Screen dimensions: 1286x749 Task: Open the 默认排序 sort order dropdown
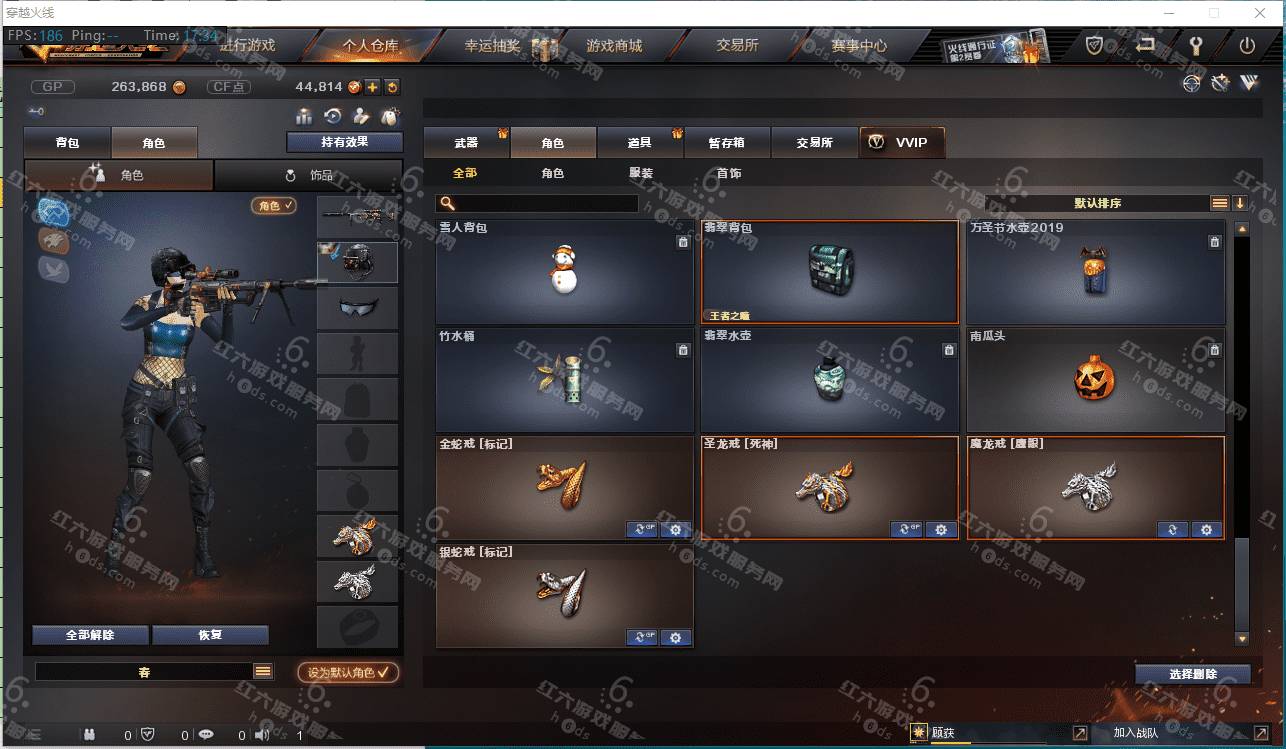[1097, 203]
